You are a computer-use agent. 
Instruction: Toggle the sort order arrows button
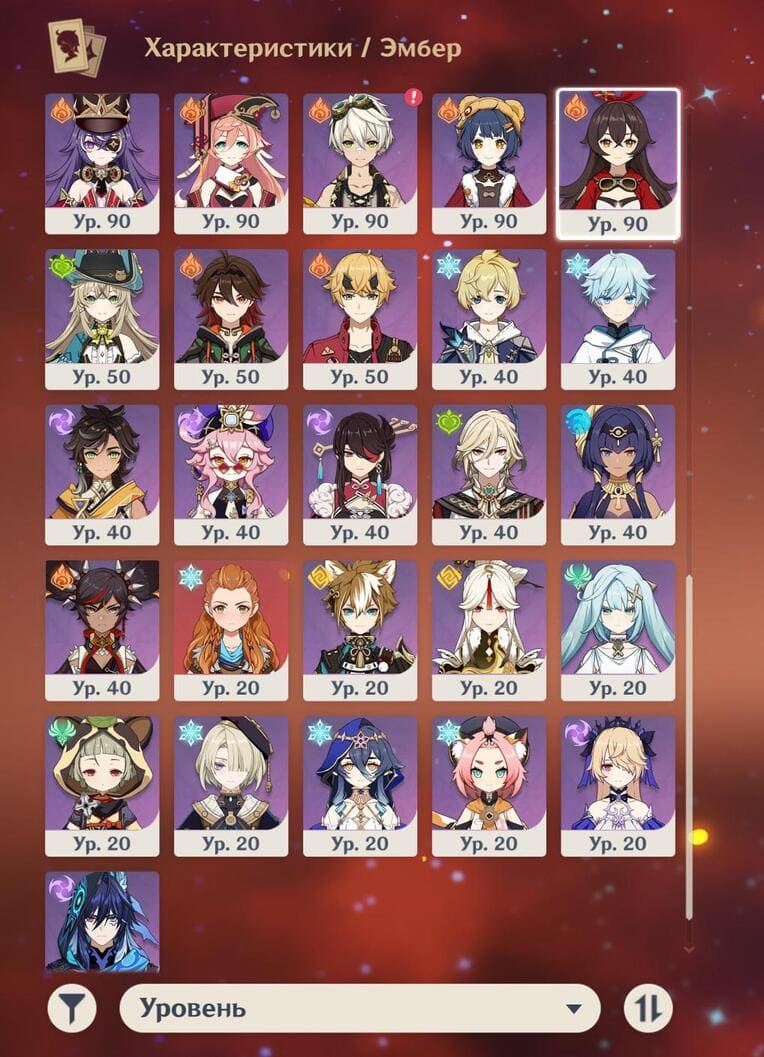pyautogui.click(x=648, y=1008)
